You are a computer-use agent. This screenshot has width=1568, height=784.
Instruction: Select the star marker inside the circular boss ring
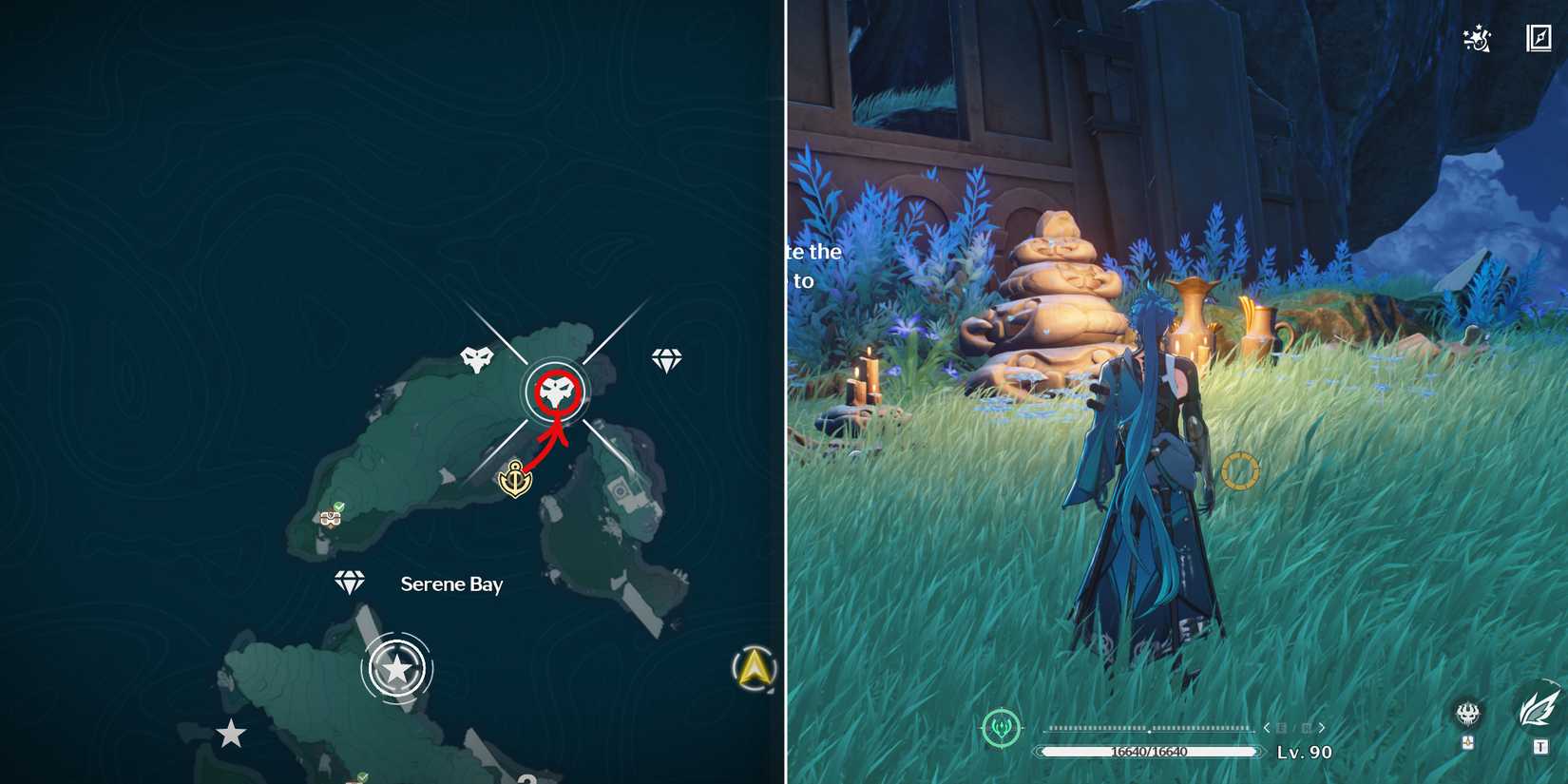click(397, 668)
